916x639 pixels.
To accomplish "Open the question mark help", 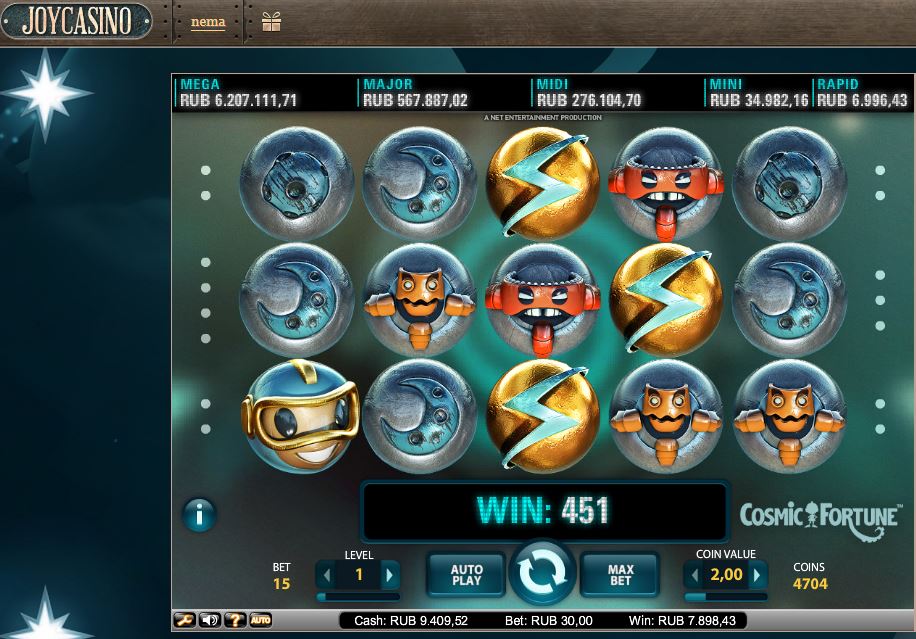I will pos(235,620).
